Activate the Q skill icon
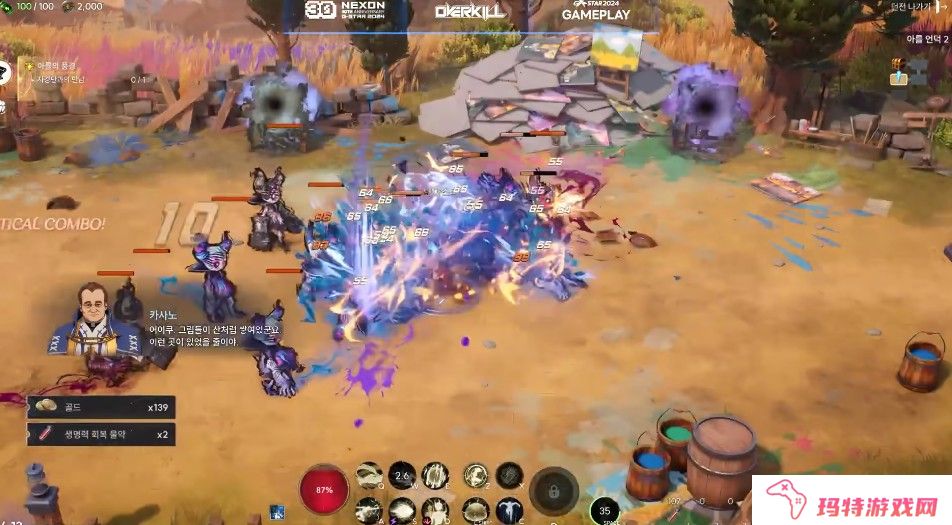This screenshot has width=952, height=525. click(x=369, y=474)
